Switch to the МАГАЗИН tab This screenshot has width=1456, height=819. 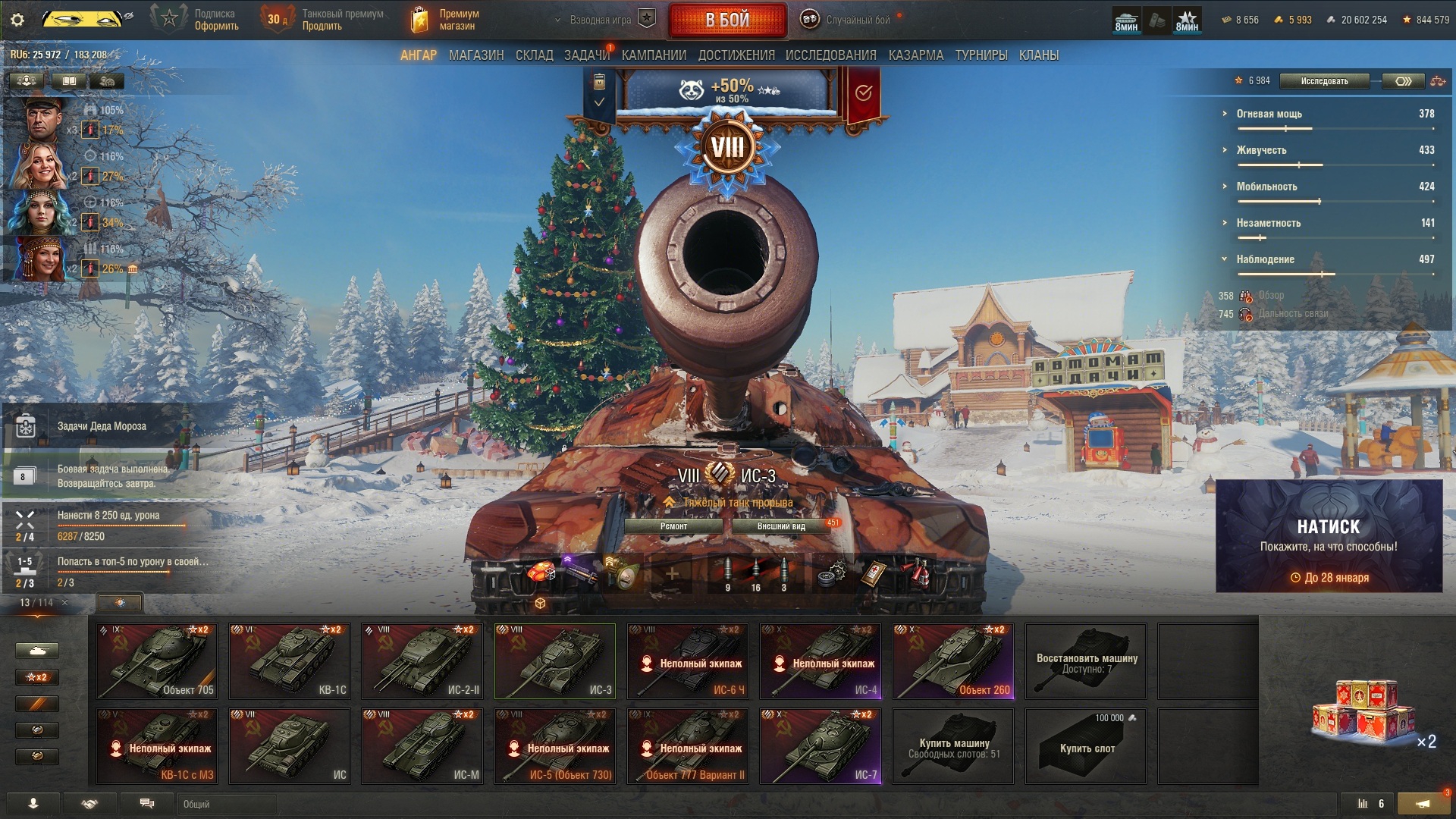pos(475,55)
